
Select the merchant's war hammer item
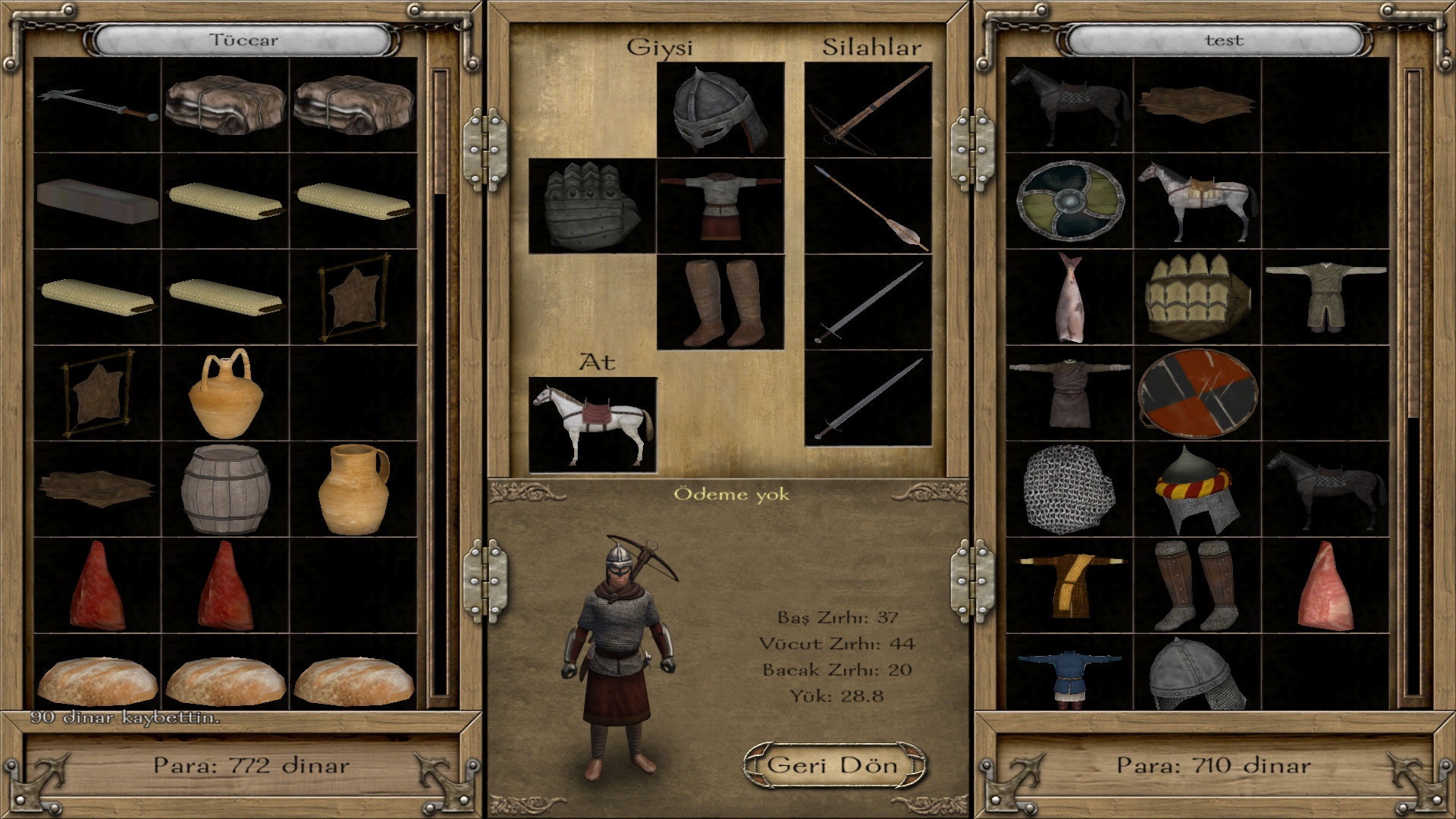tap(97, 106)
